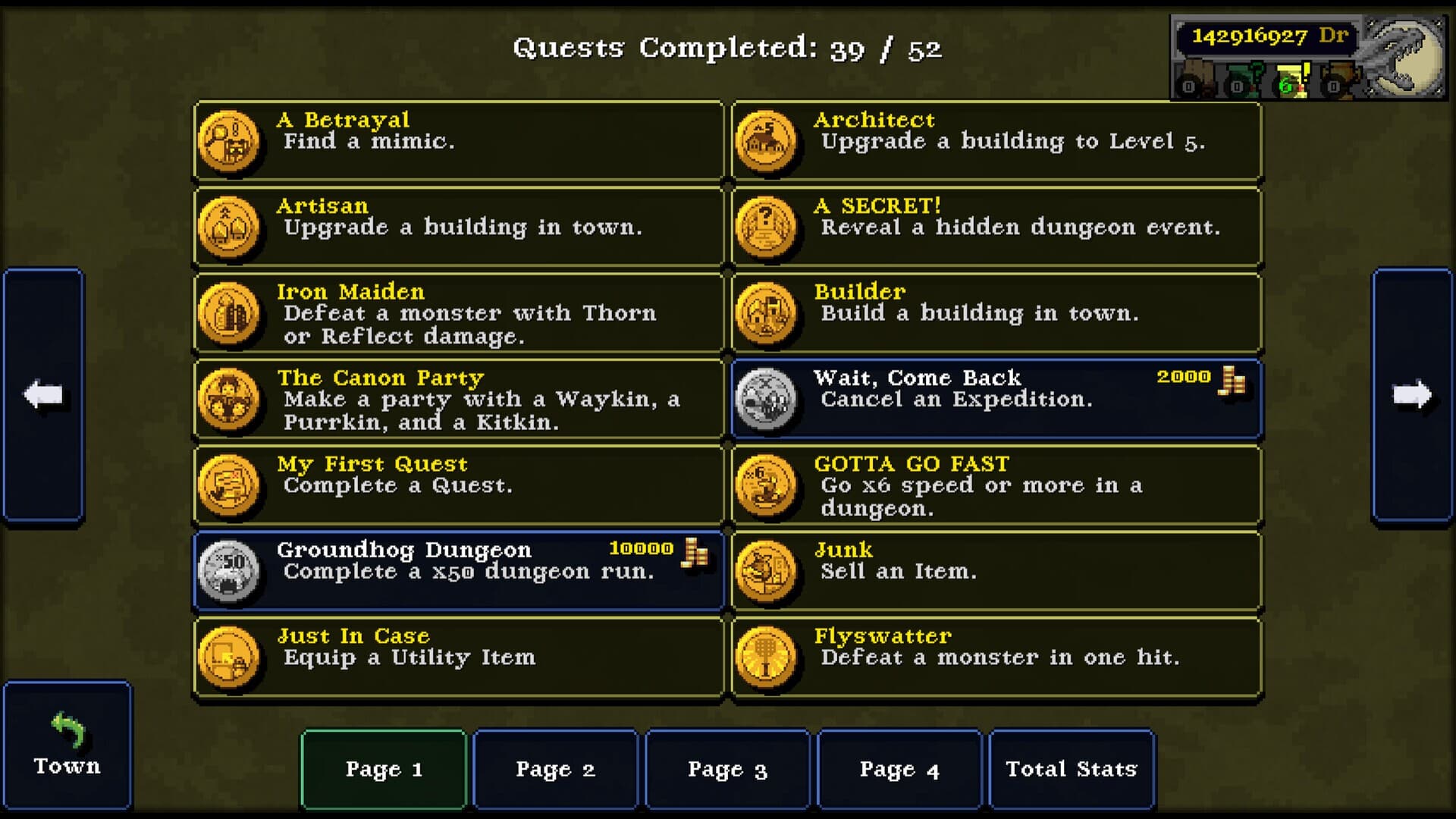Click the A SECRET! question-mark medal

767,227
